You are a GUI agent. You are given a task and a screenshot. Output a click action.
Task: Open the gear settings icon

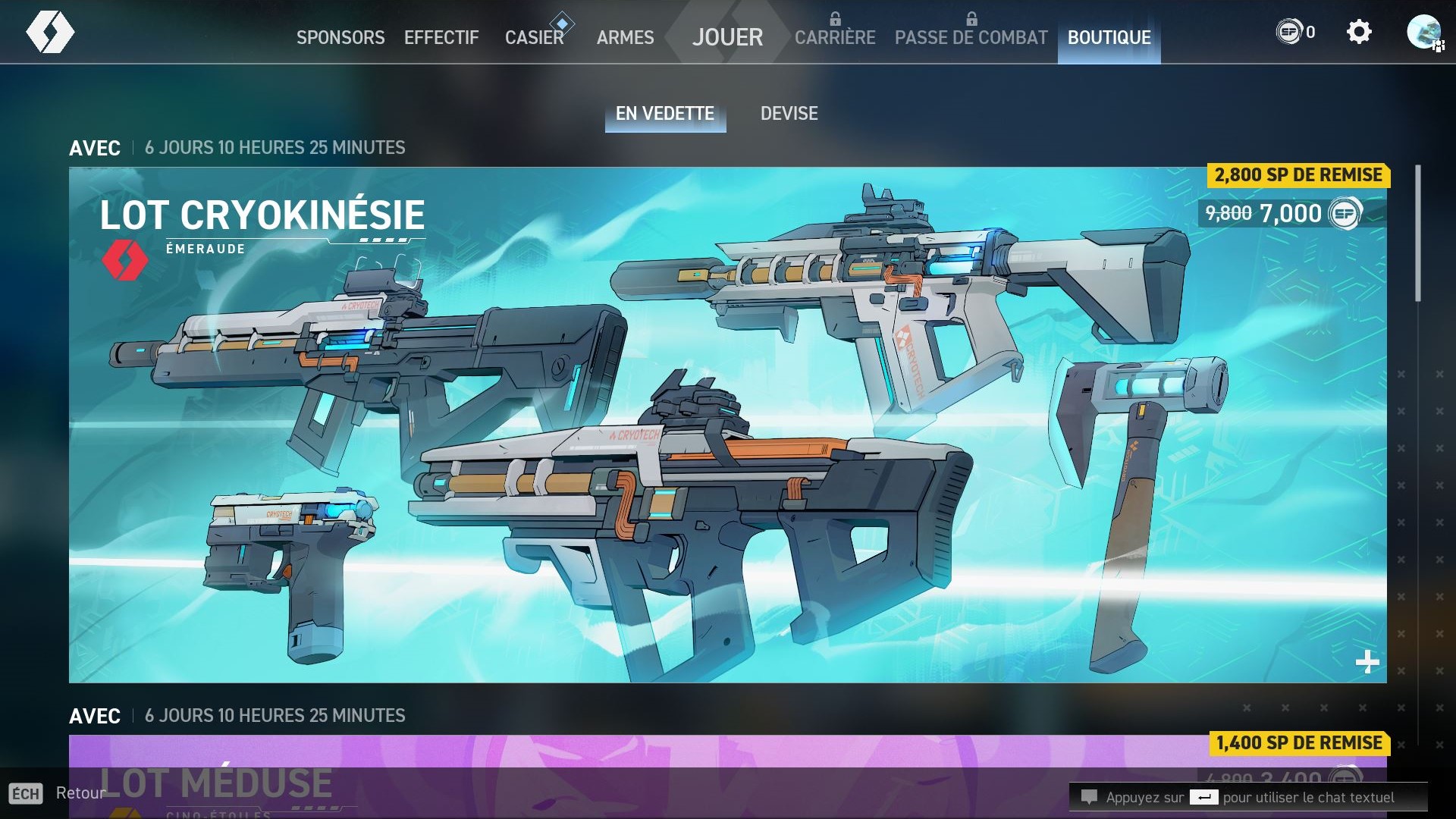(x=1359, y=32)
